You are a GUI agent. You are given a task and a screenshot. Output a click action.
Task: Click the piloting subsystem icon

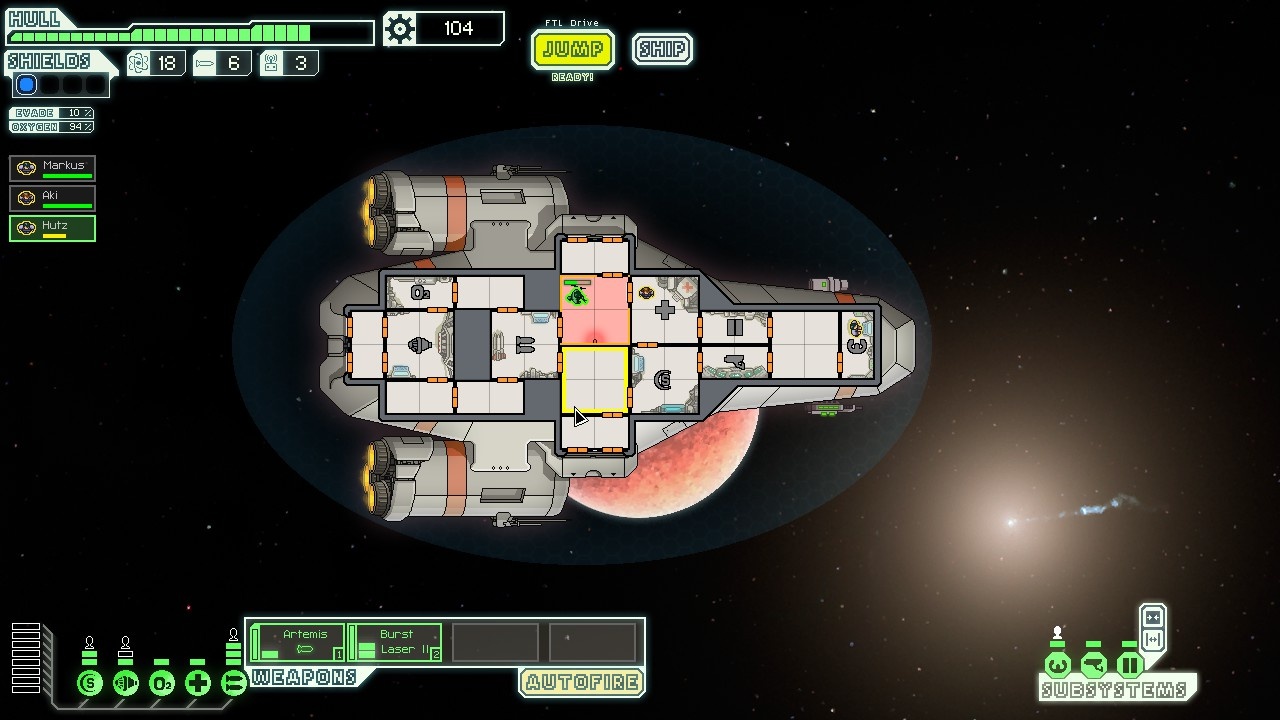click(1058, 665)
